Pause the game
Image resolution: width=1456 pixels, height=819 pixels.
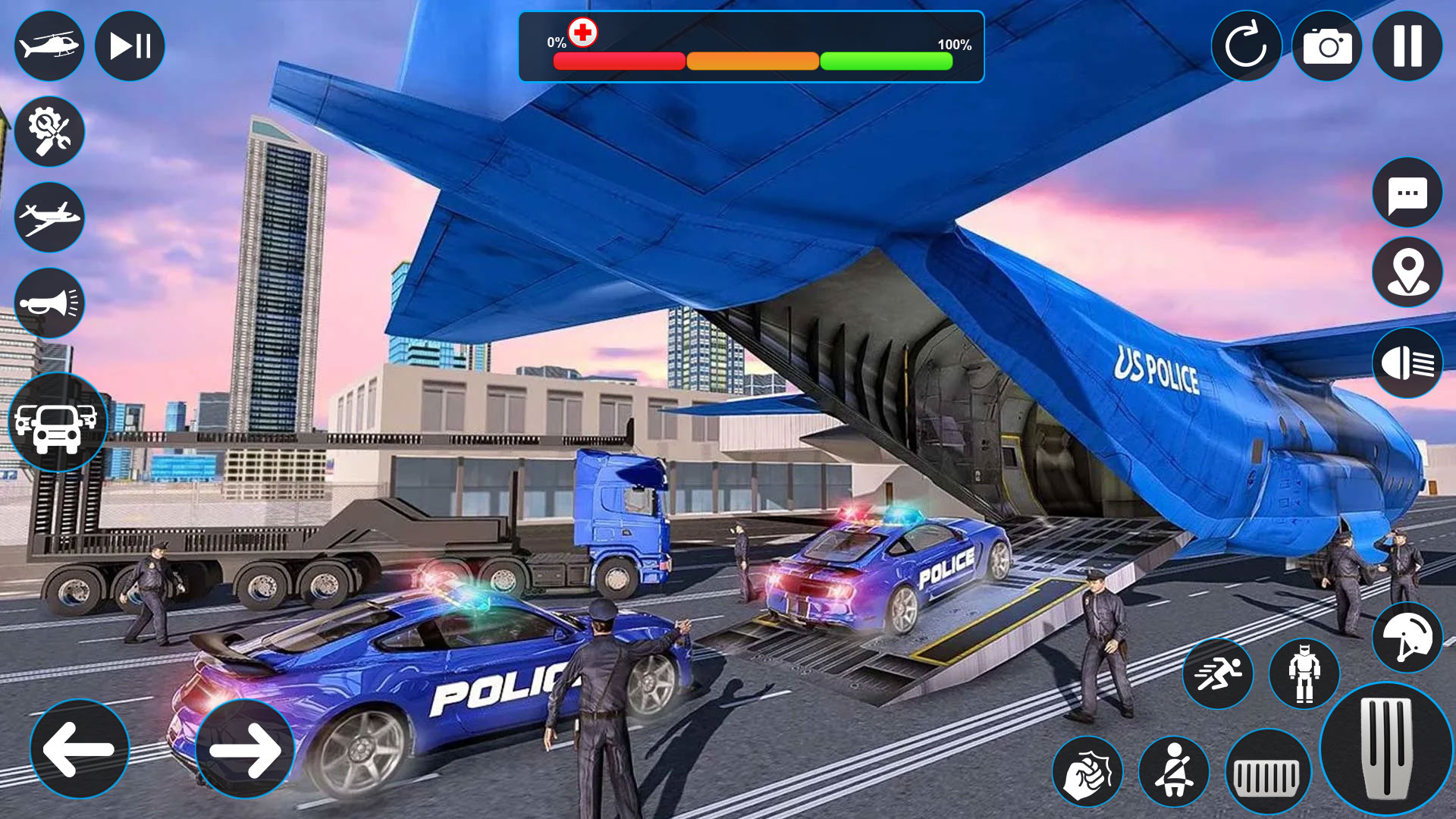pos(1407,46)
